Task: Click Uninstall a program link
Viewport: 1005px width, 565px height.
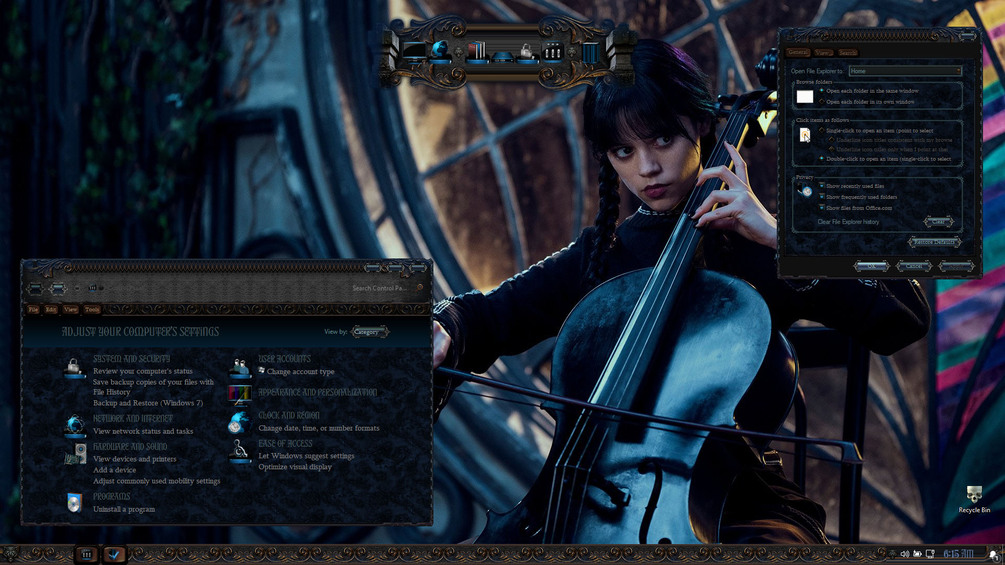Action: pyautogui.click(x=124, y=510)
